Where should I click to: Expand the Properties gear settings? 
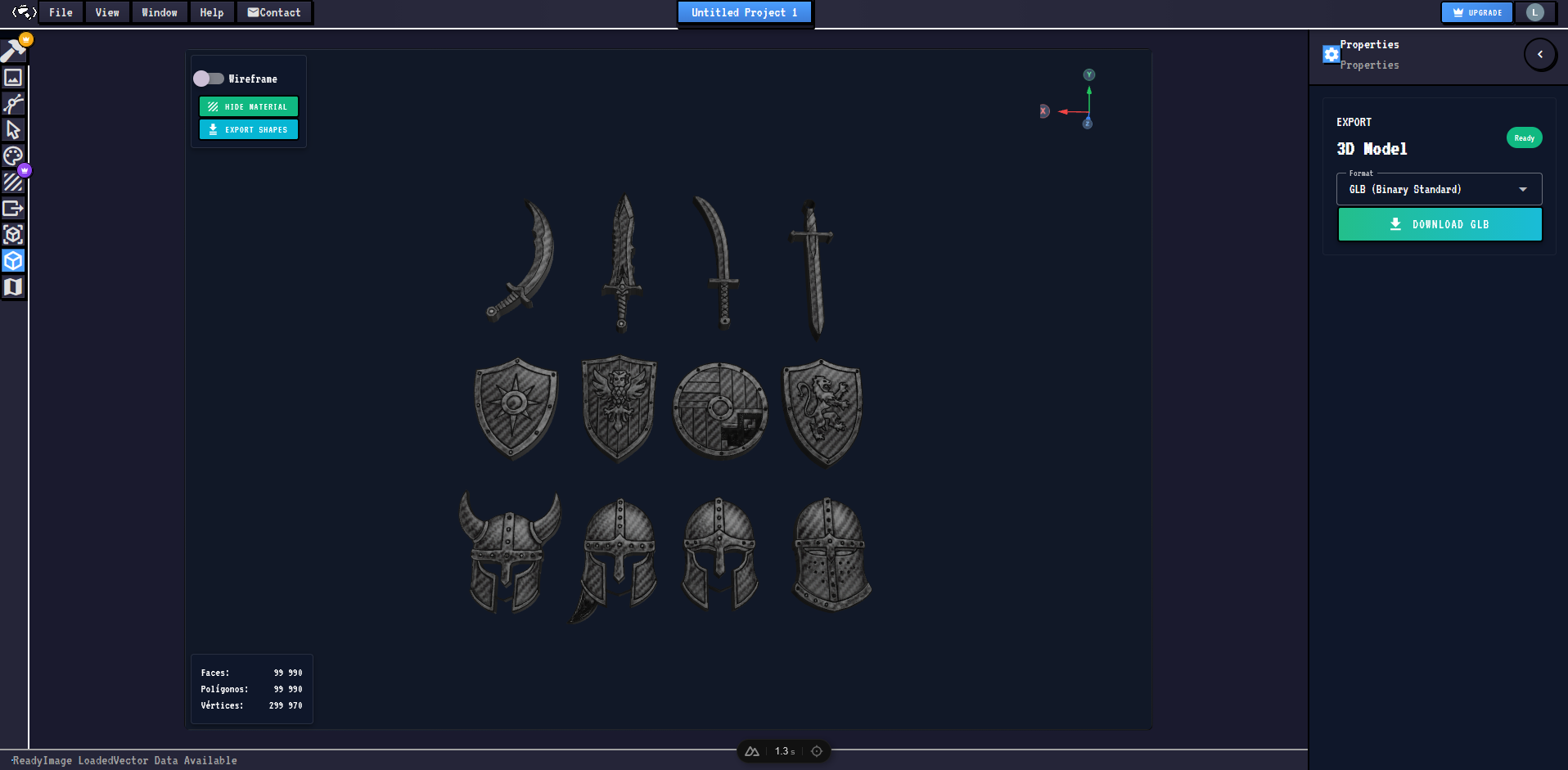click(1331, 54)
